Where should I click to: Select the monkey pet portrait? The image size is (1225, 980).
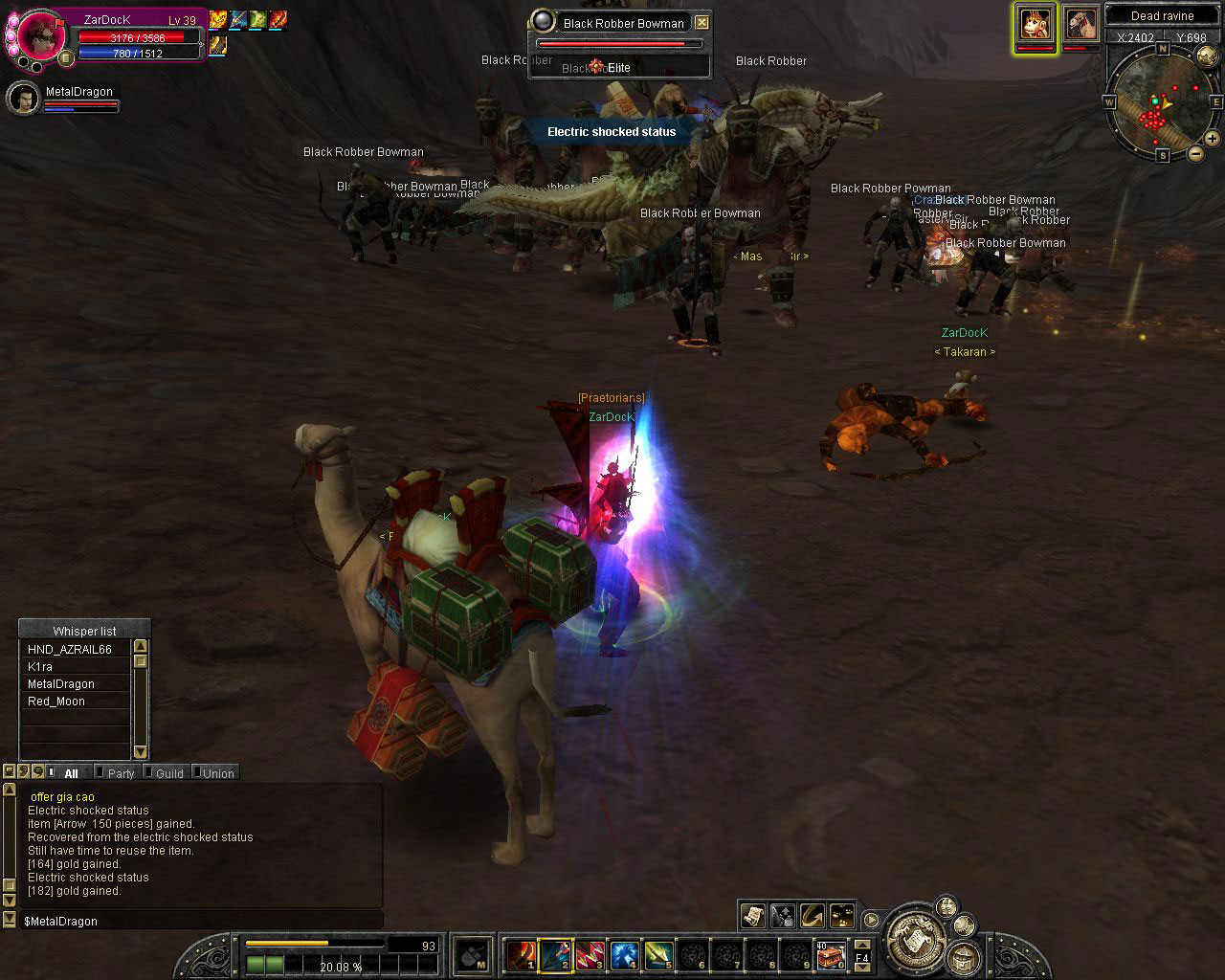click(1036, 24)
